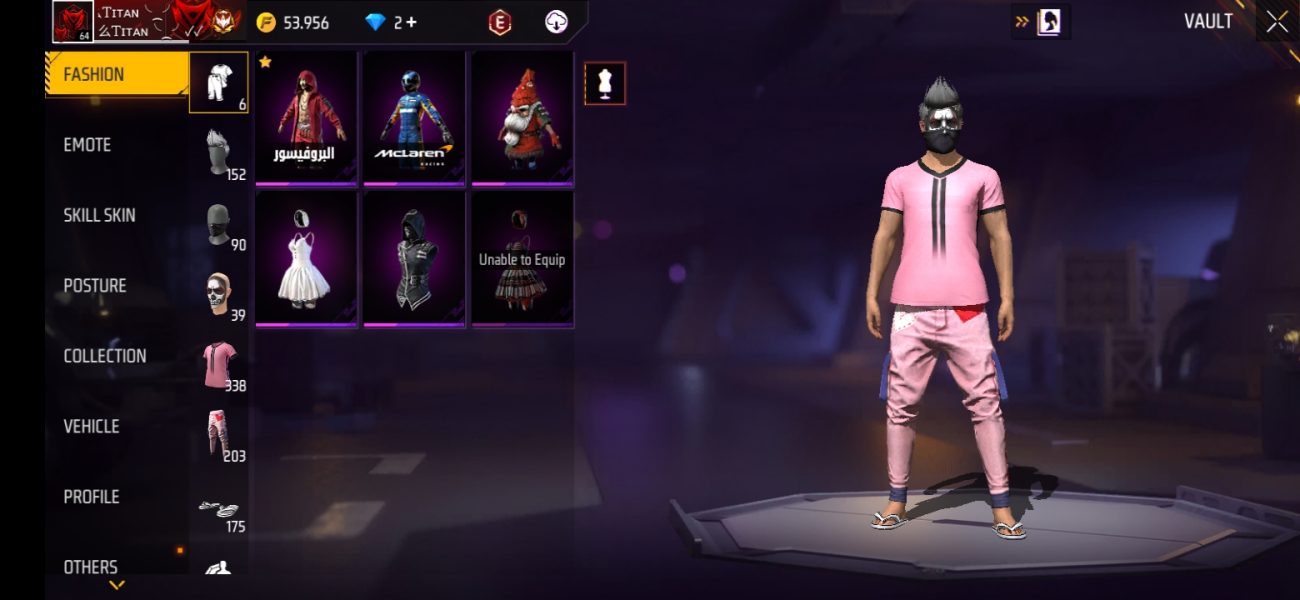Select the FASHION category tab

116,75
